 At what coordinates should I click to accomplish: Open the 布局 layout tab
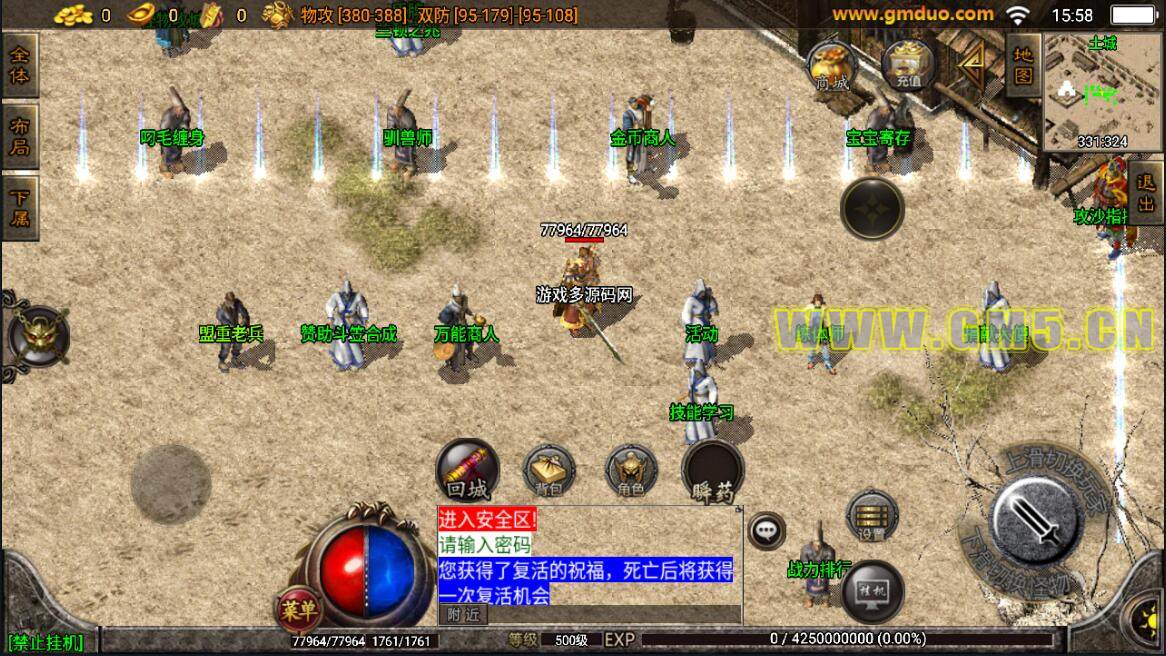tap(19, 137)
